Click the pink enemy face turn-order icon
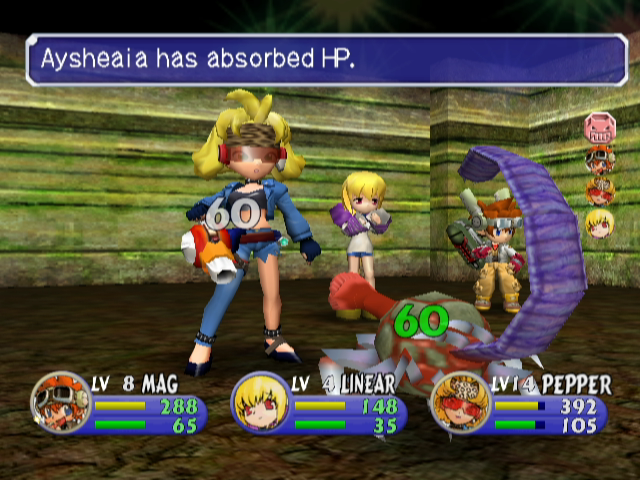 (x=599, y=128)
